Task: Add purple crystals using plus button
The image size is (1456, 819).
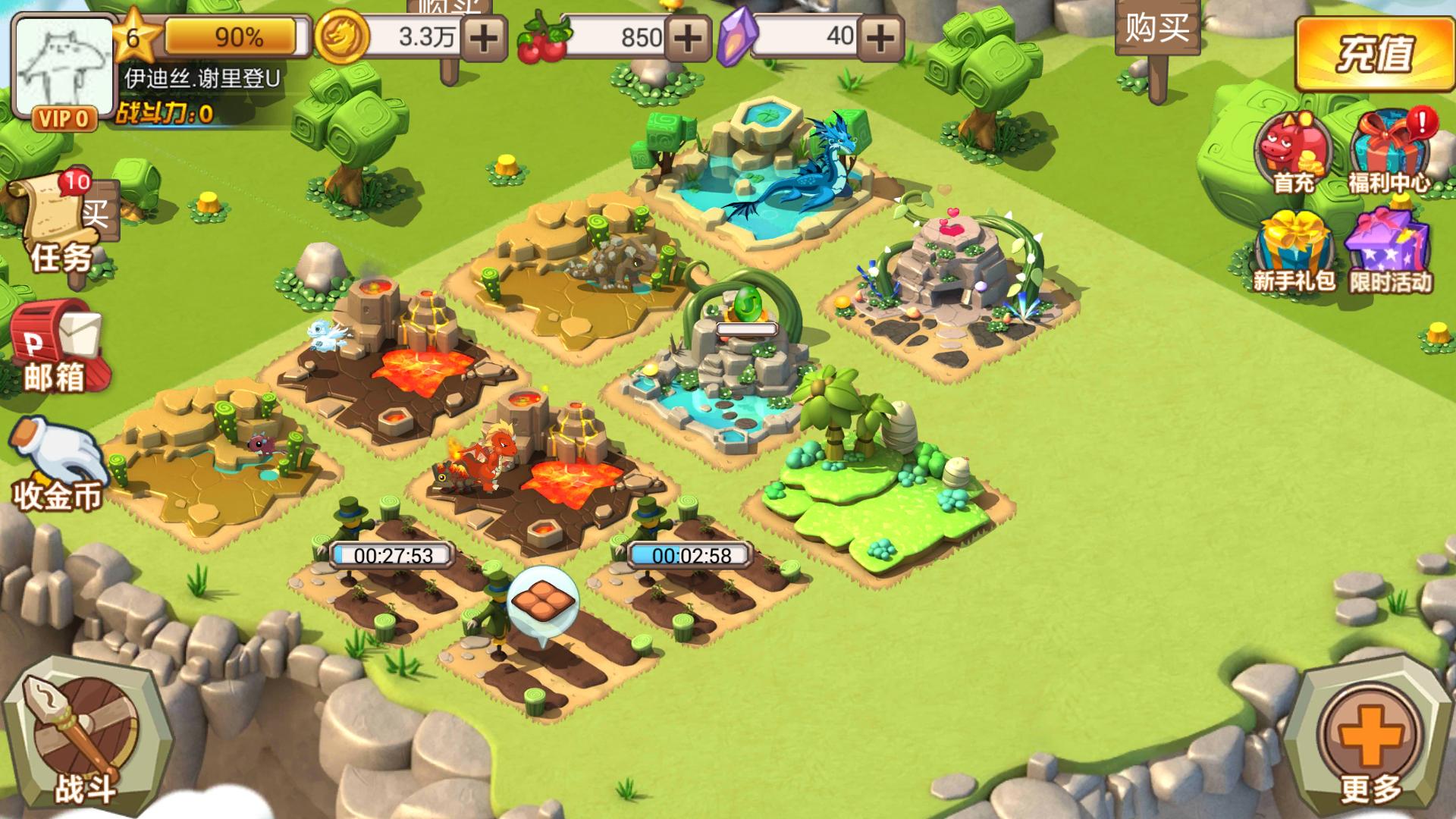Action: click(880, 37)
